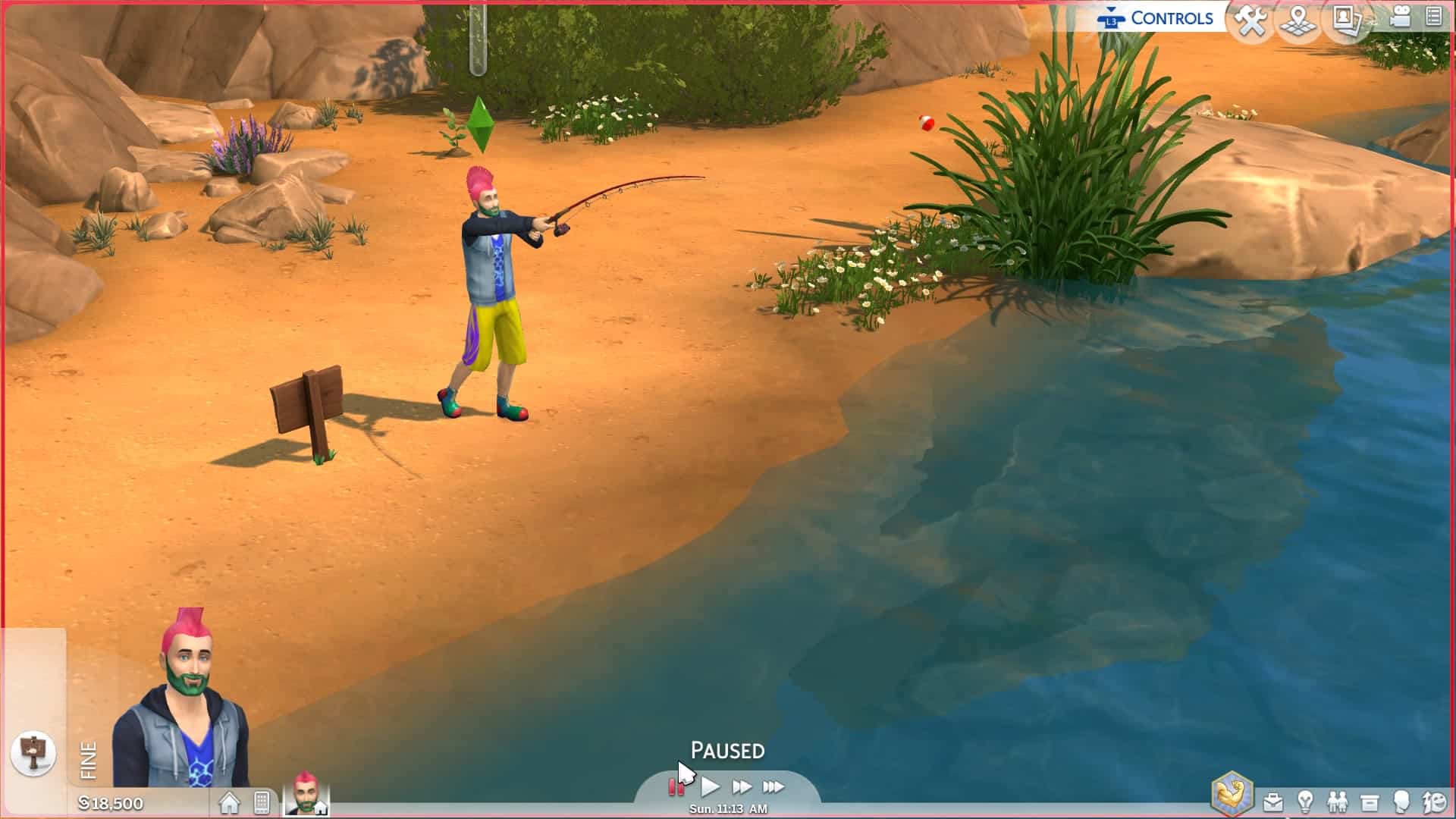The image size is (1456, 819).
Task: Open the household home icon by funds
Action: (229, 802)
